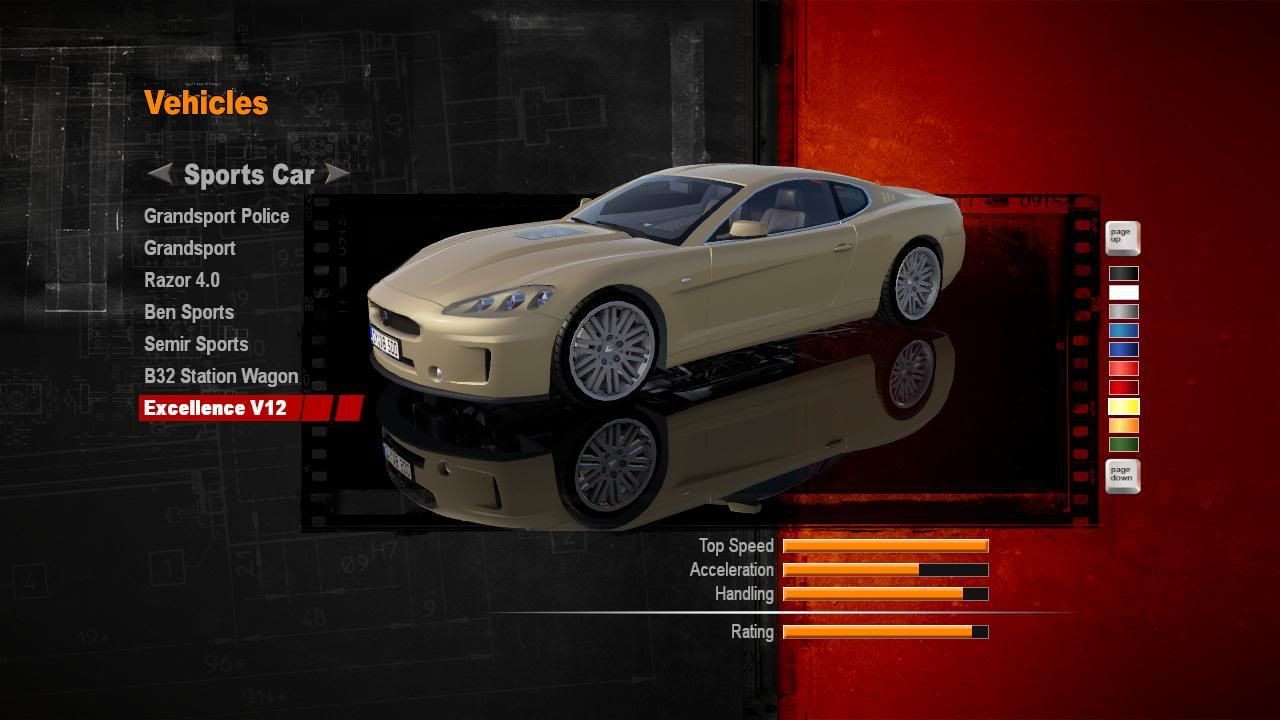Pick the yellow paint swatch
Screen dimensions: 1280x720
[1123, 407]
